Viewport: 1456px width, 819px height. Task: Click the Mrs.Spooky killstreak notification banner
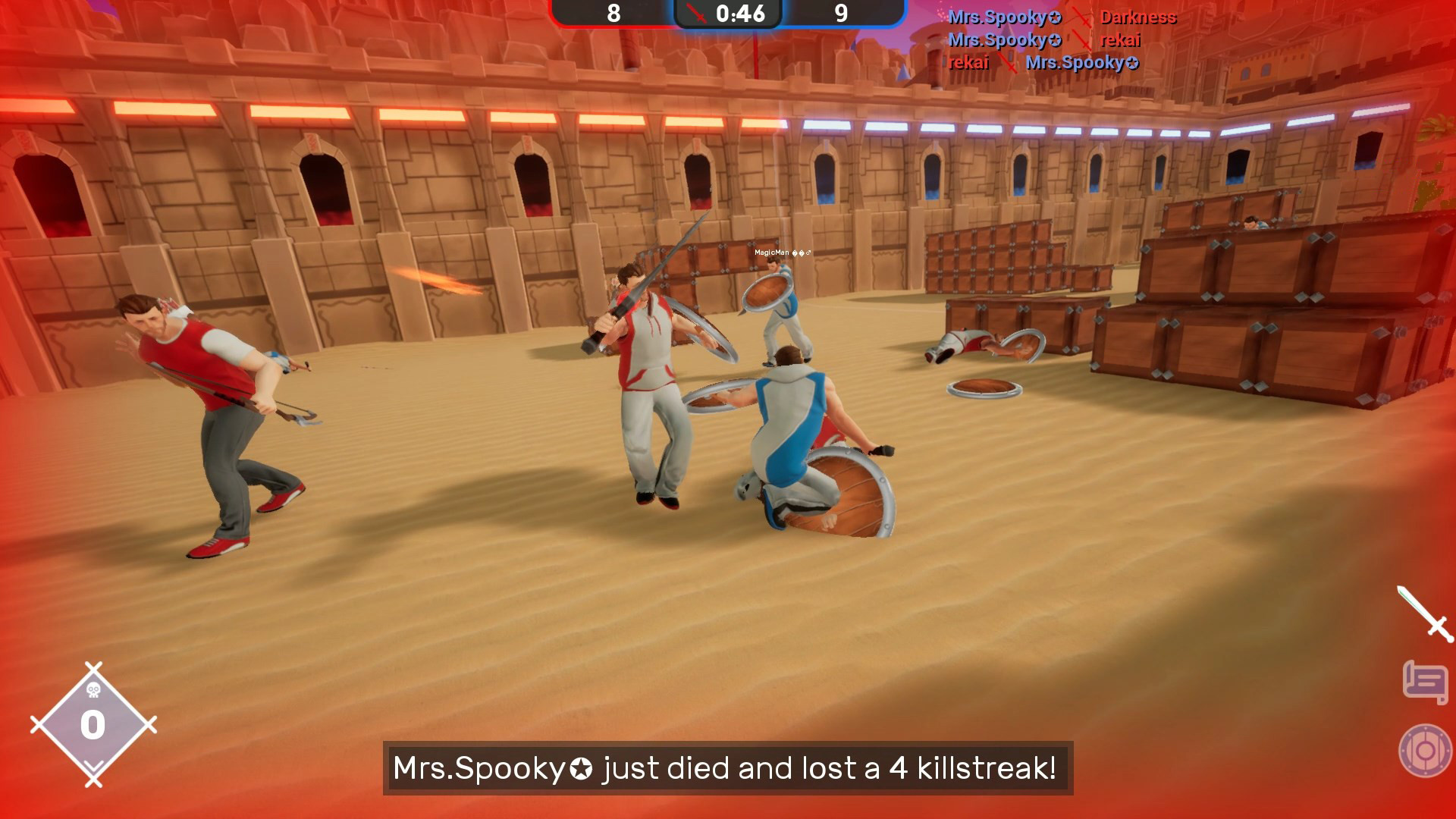tap(728, 768)
